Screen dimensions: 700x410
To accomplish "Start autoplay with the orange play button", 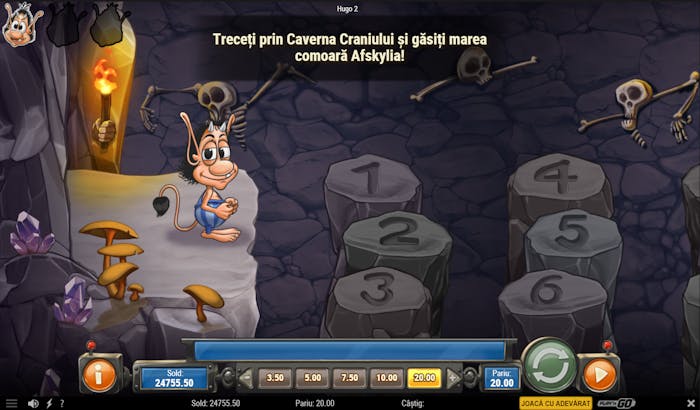I will pos(599,375).
